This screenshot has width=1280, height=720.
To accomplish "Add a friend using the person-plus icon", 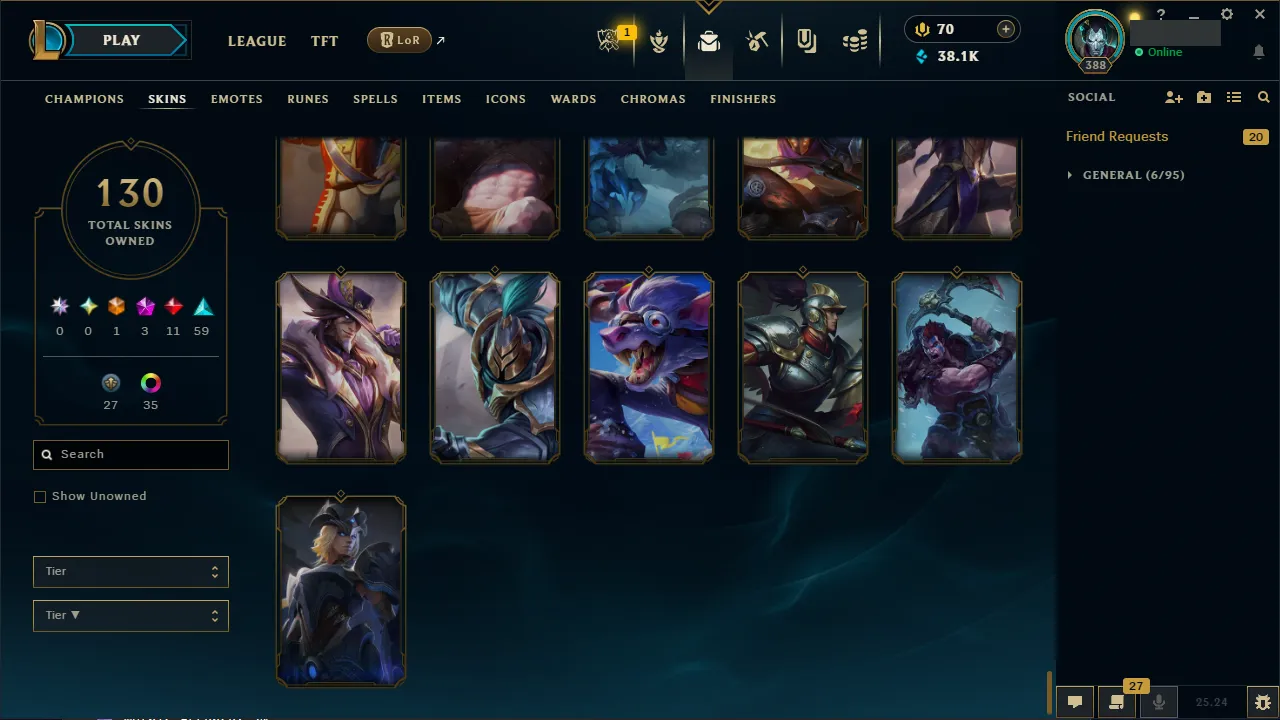I will [x=1173, y=97].
